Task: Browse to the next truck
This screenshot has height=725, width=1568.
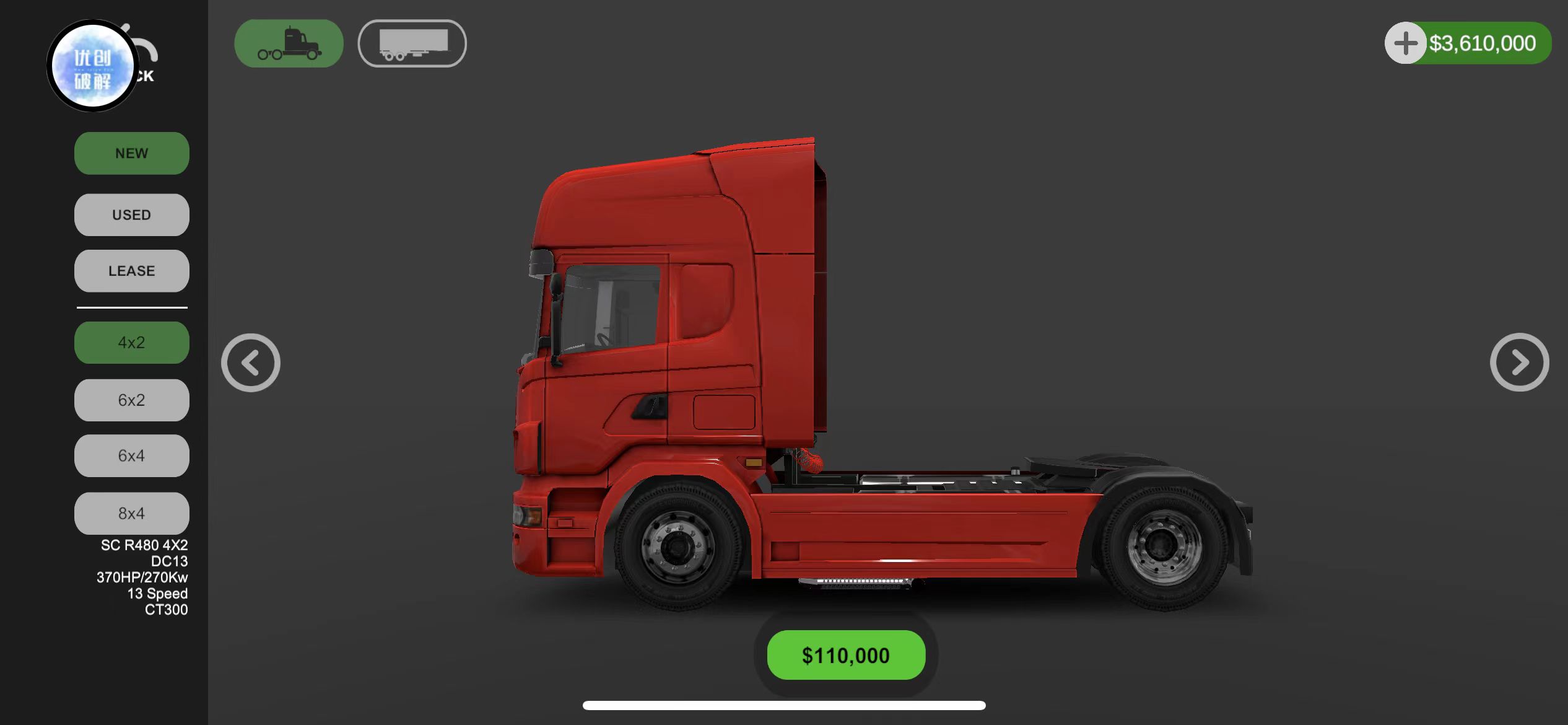Action: pyautogui.click(x=1519, y=362)
